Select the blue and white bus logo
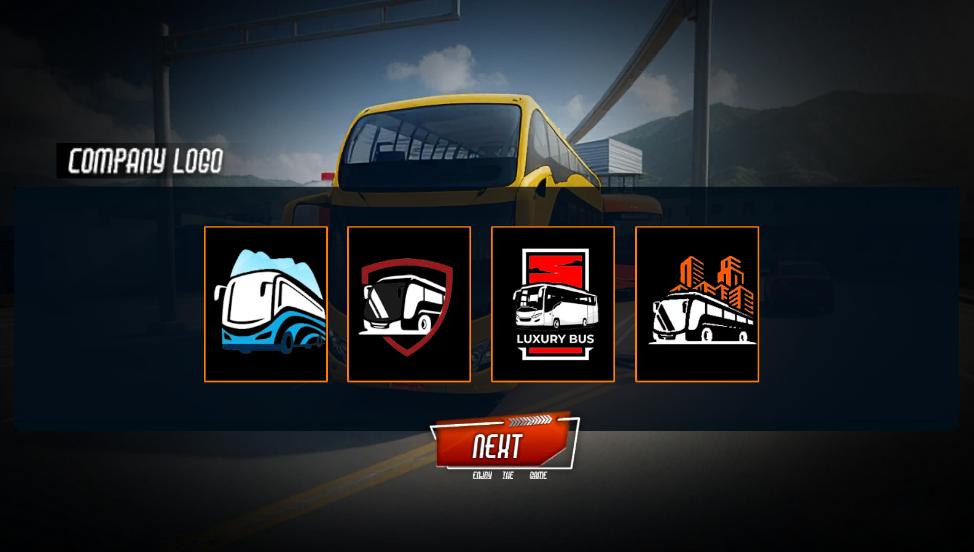 click(x=266, y=304)
